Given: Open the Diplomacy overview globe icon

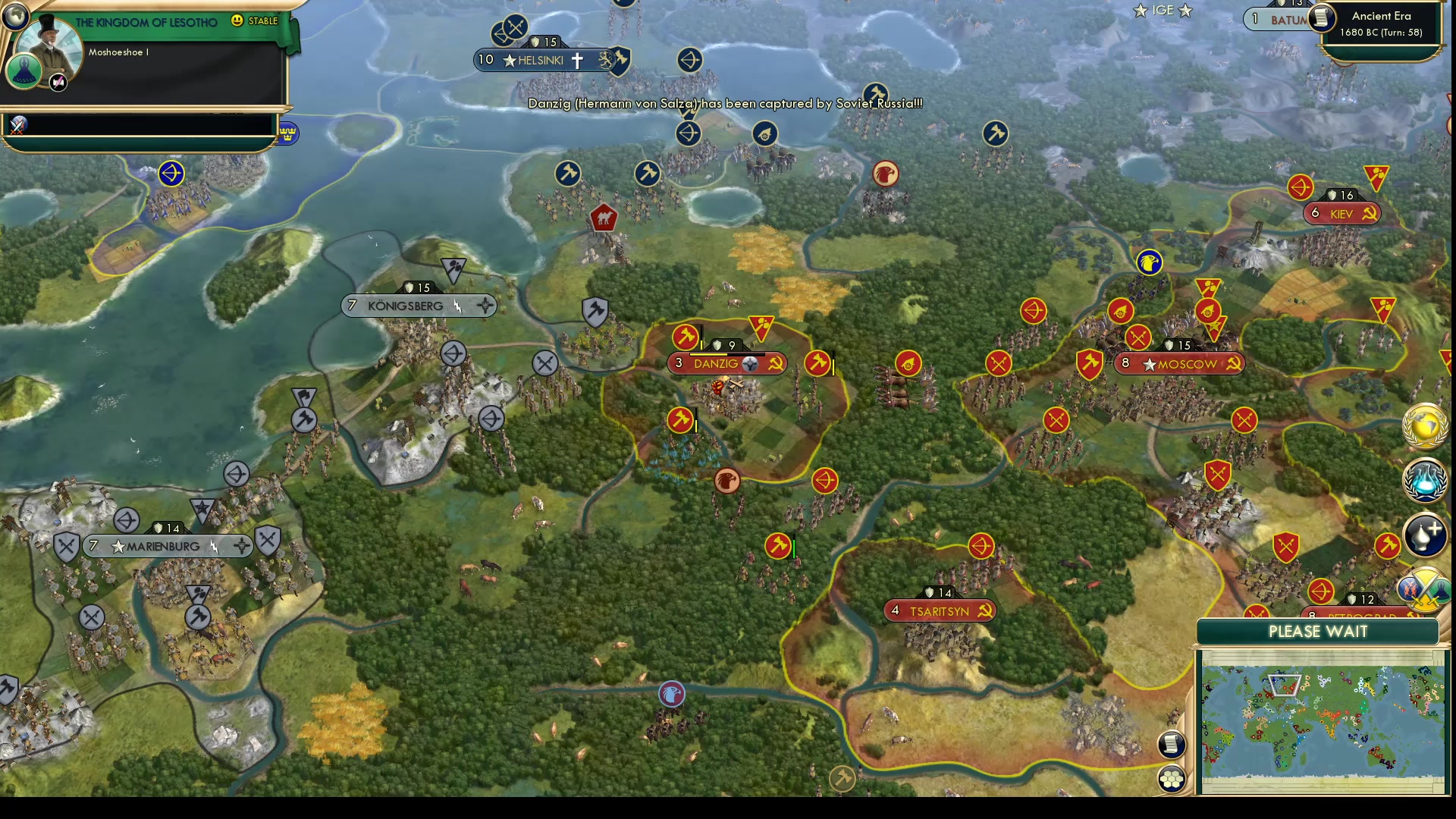Looking at the screenshot, I should [x=1426, y=426].
